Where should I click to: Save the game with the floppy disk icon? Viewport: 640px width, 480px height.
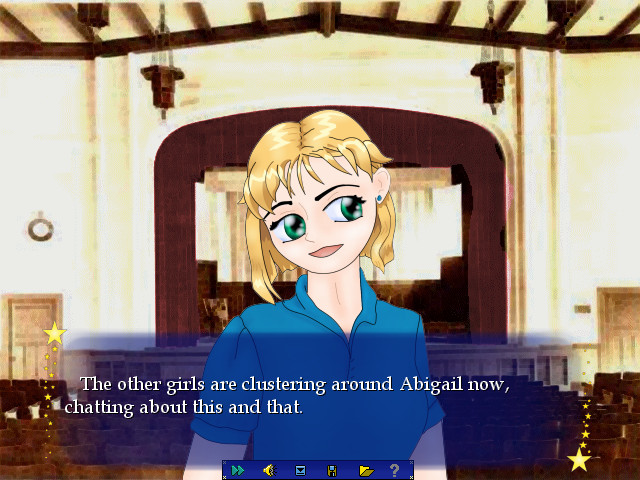pos(332,470)
